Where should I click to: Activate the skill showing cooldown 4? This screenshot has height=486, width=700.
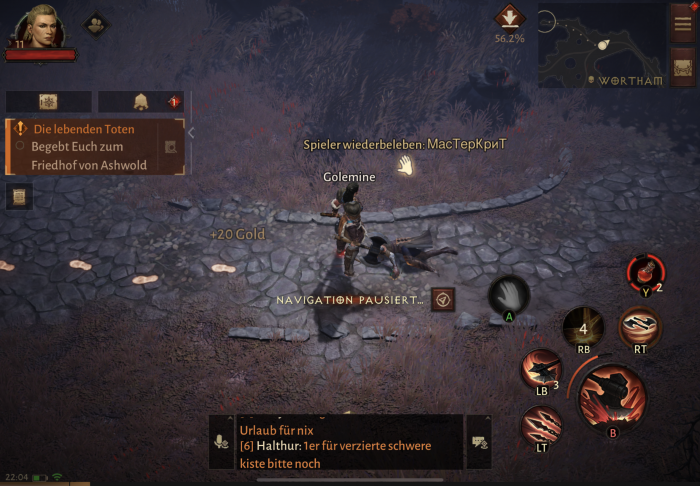583,327
